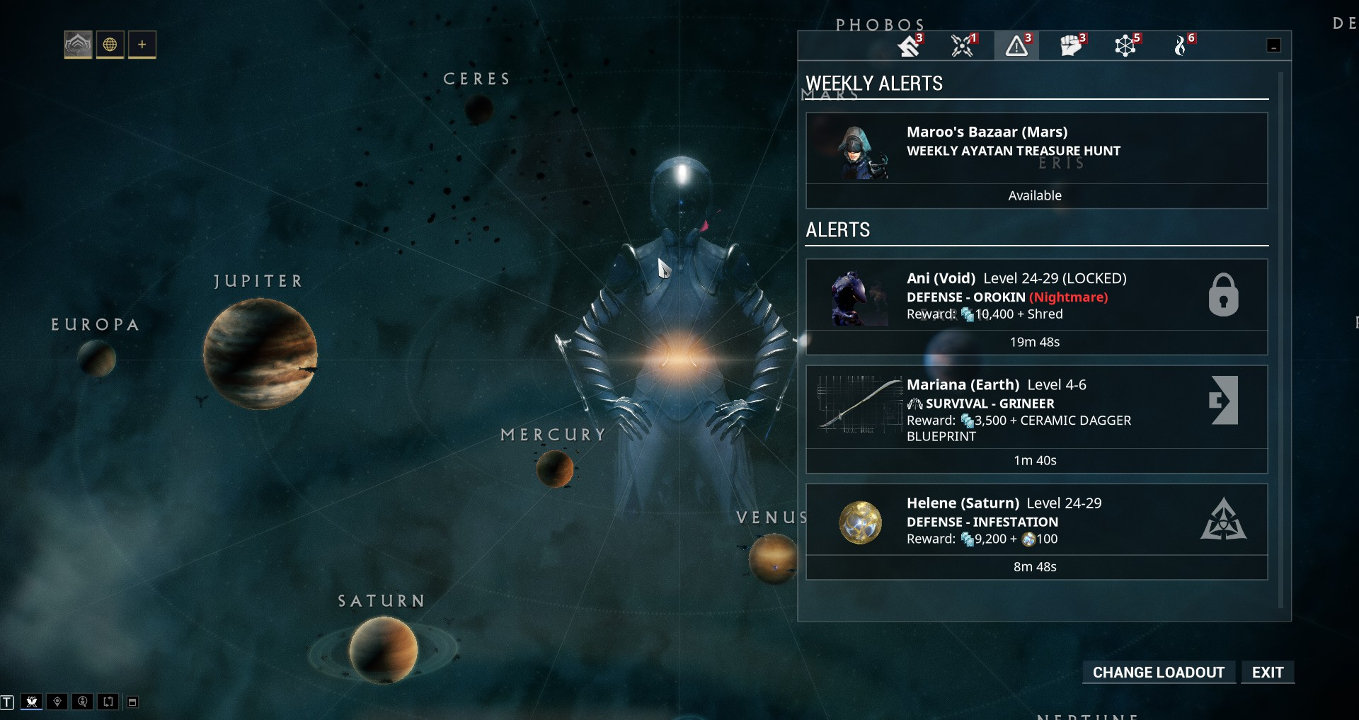This screenshot has width=1359, height=720.
Task: Click the Change Loadout button
Action: point(1158,672)
